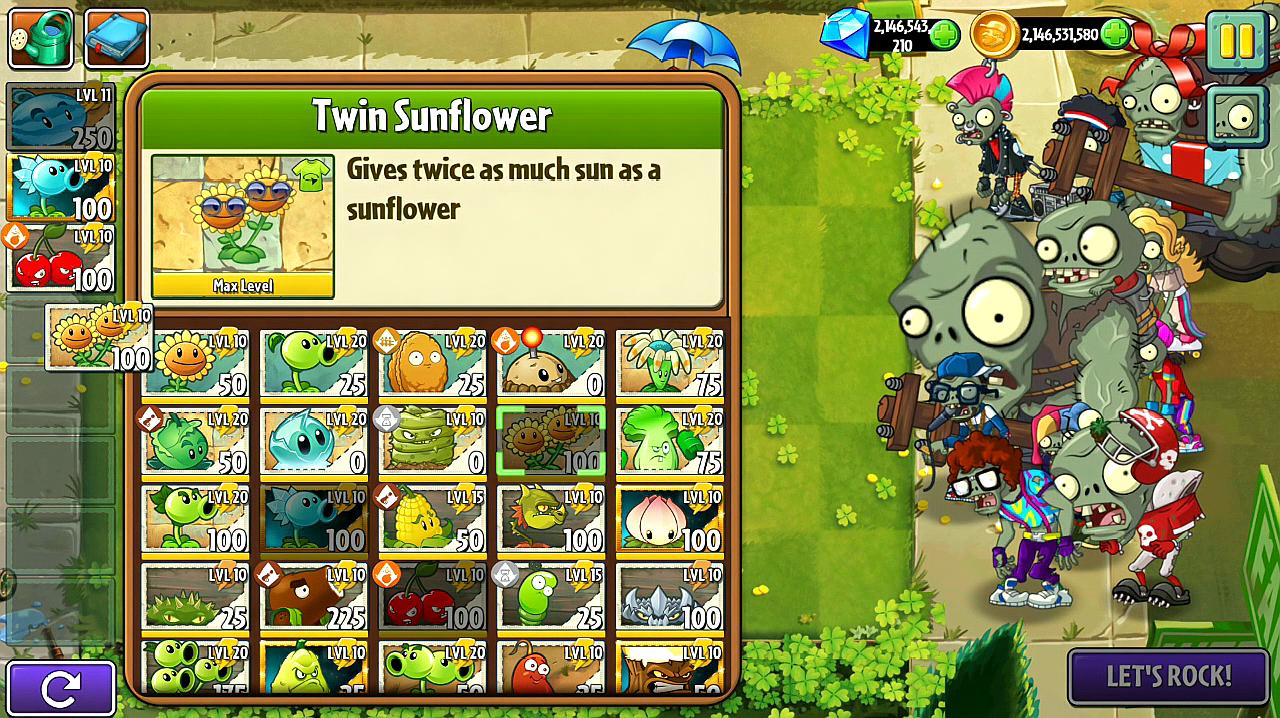Pick the Cabbage-pult seed packet
The image size is (1280, 718).
point(196,440)
